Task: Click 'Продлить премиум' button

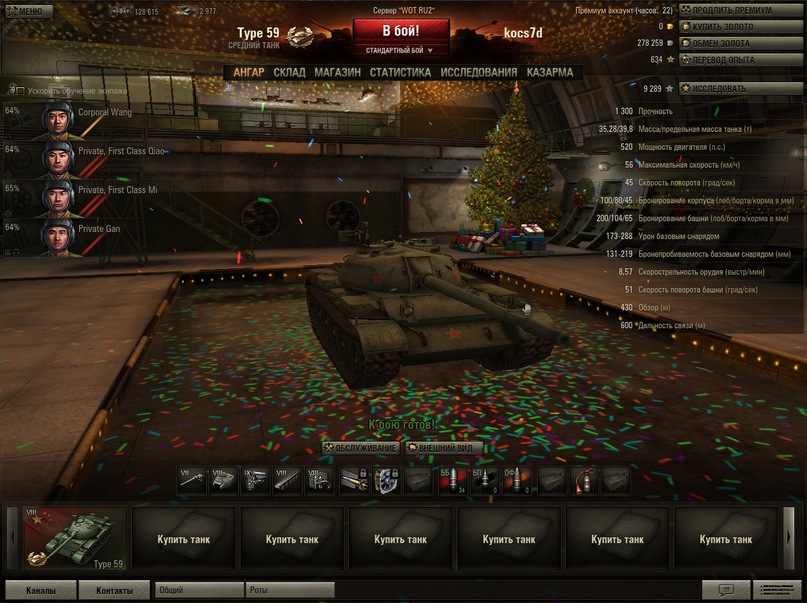Action: click(741, 10)
